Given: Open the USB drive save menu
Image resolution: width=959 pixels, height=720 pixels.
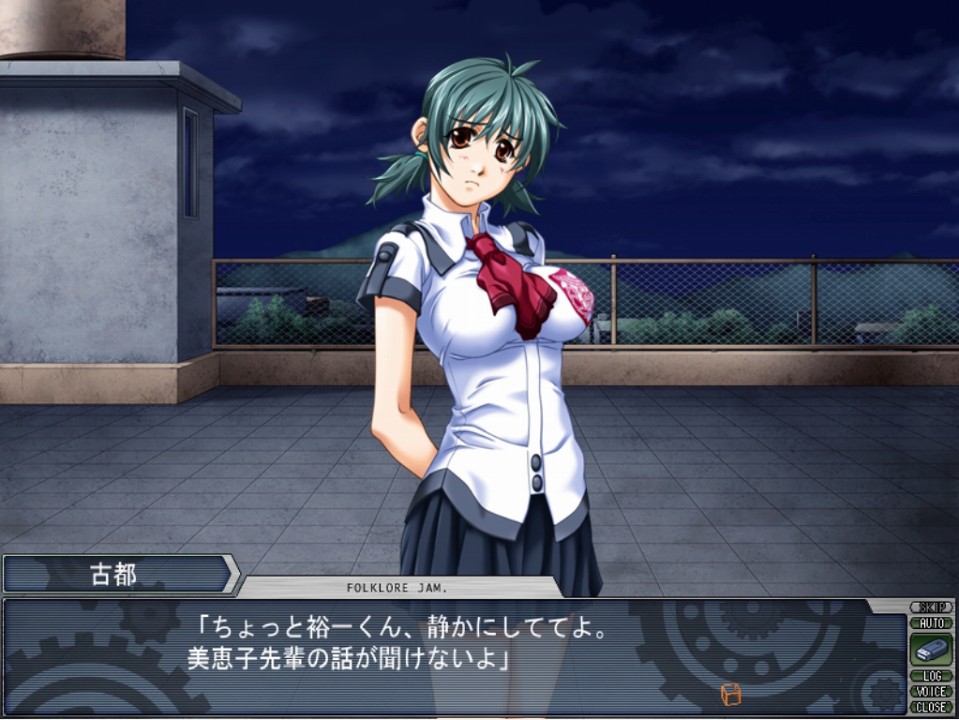Looking at the screenshot, I should coord(931,649).
